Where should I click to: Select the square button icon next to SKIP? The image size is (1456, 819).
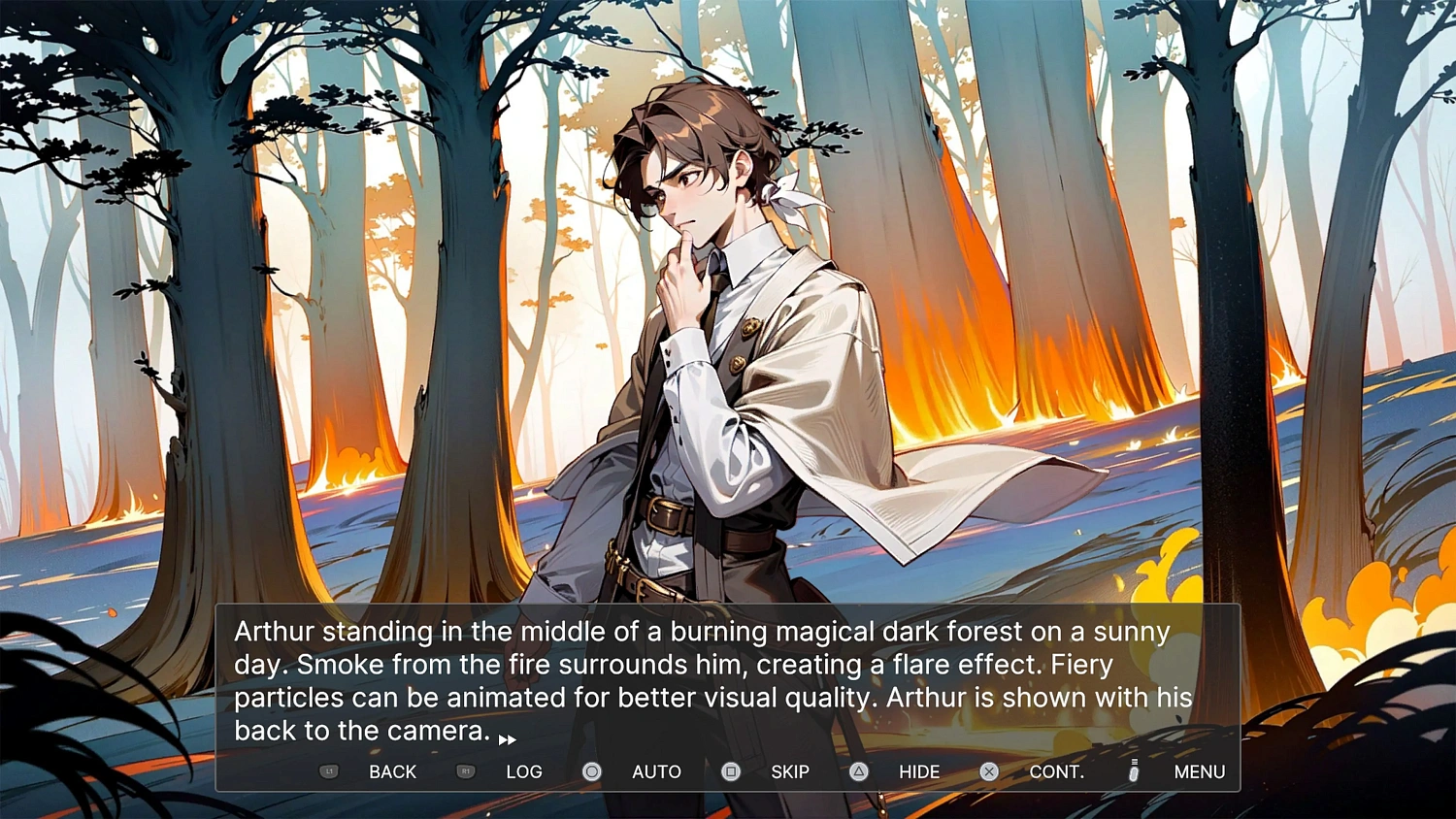[730, 771]
